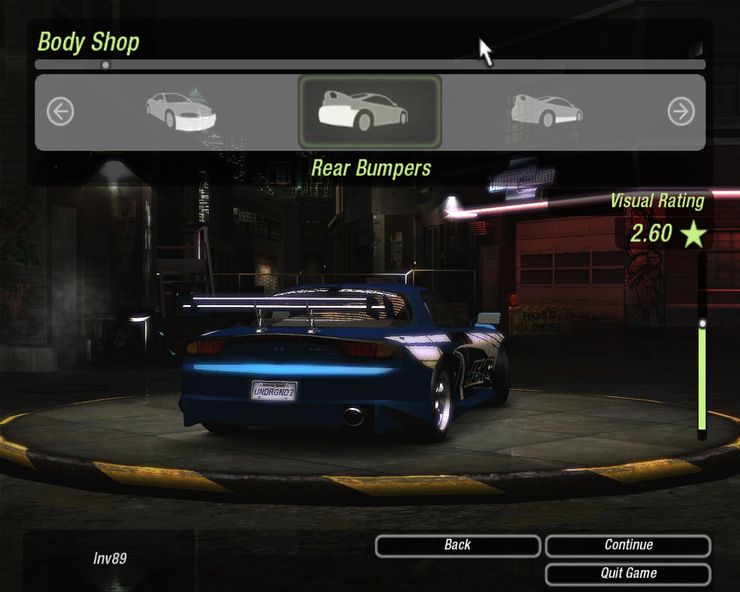Image resolution: width=740 pixels, height=592 pixels.
Task: Choose the front bumper car icon
Action: (181, 111)
